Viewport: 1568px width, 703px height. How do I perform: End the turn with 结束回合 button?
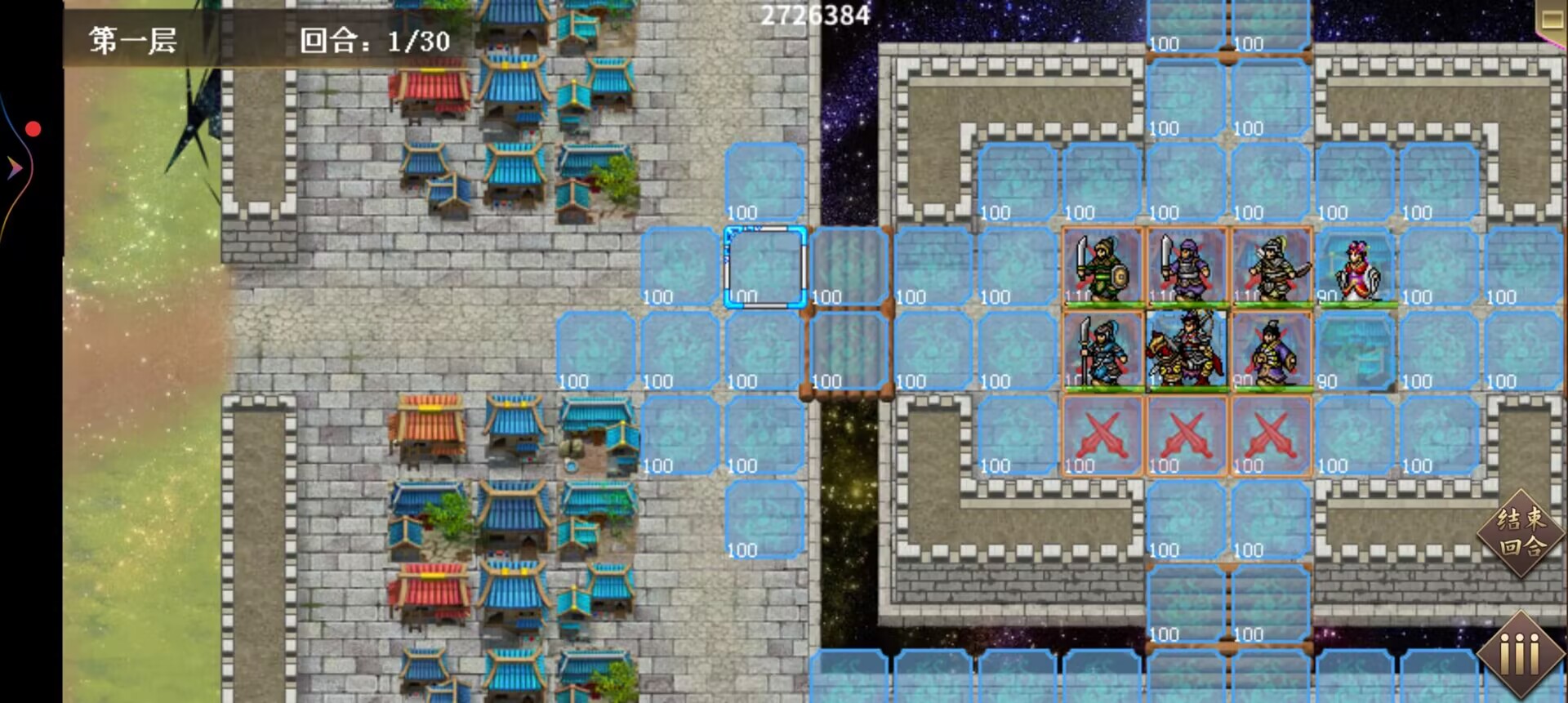pyautogui.click(x=1521, y=533)
